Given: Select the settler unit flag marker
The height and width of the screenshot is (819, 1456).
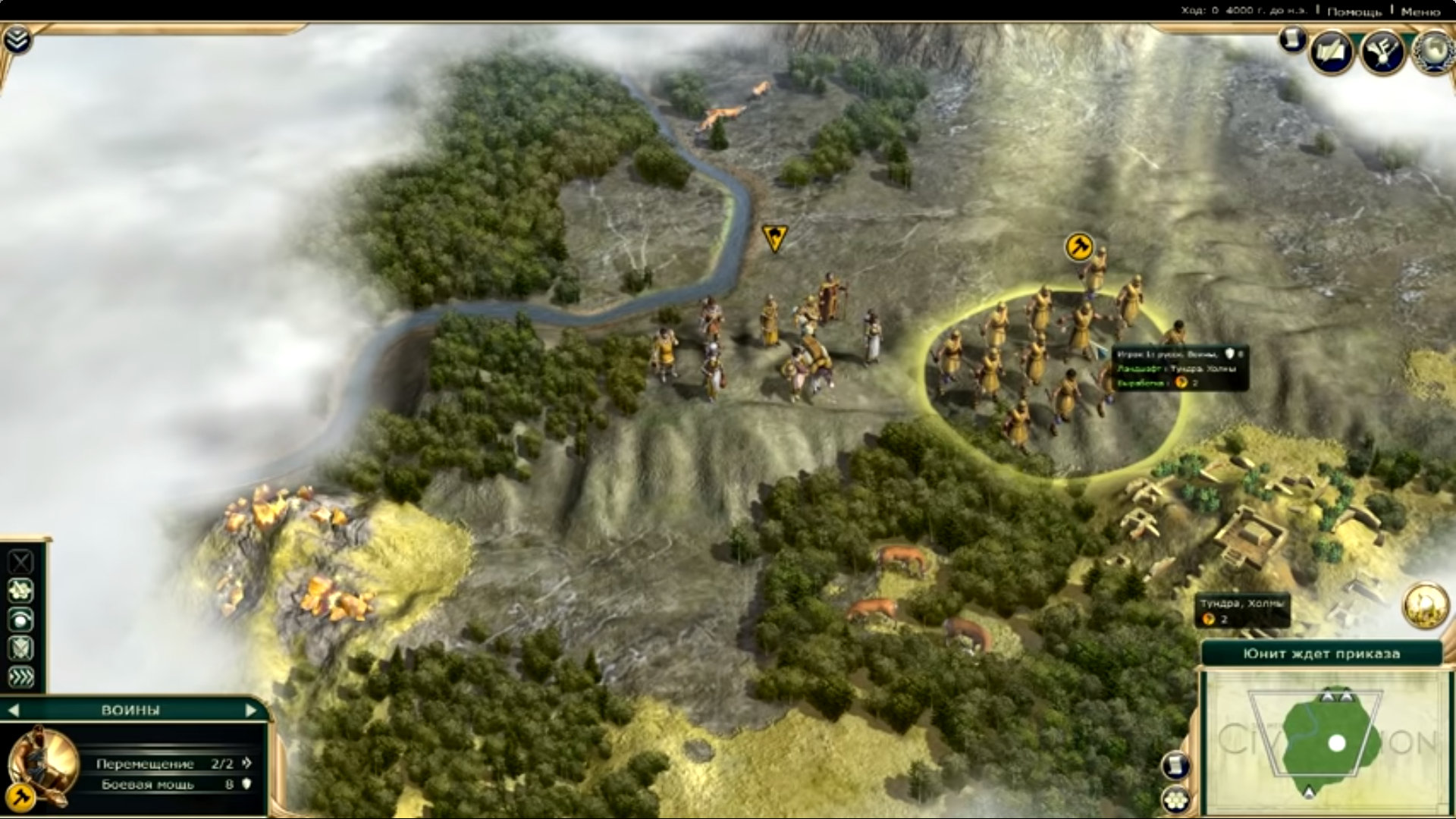Looking at the screenshot, I should coord(773,237).
